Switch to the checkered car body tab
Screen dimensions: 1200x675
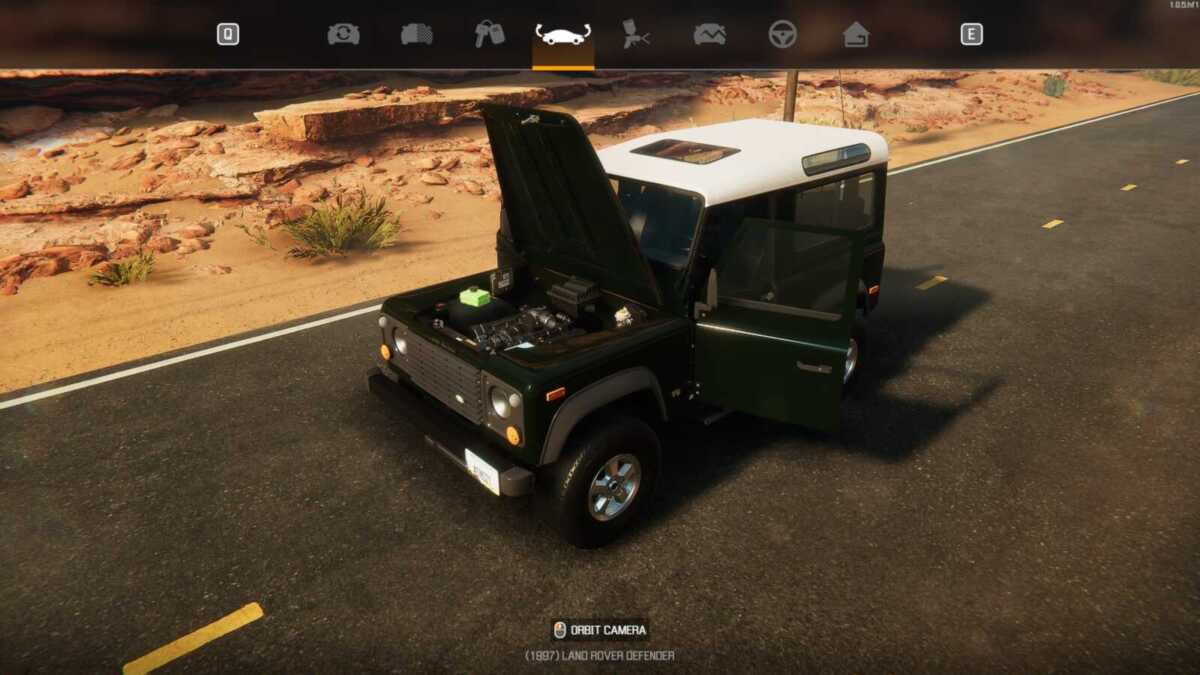tap(417, 34)
